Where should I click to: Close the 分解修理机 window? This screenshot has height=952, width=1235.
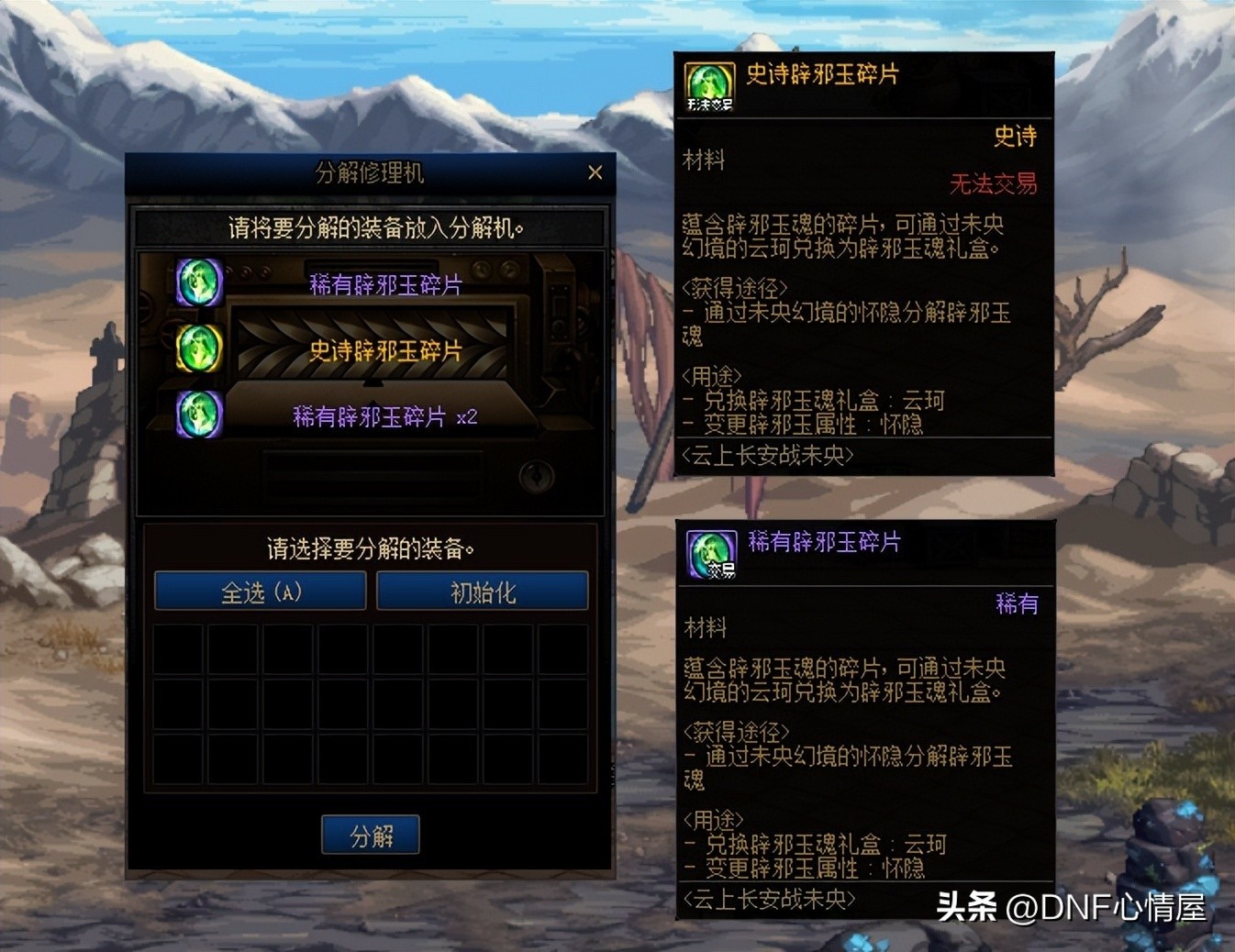coord(595,172)
